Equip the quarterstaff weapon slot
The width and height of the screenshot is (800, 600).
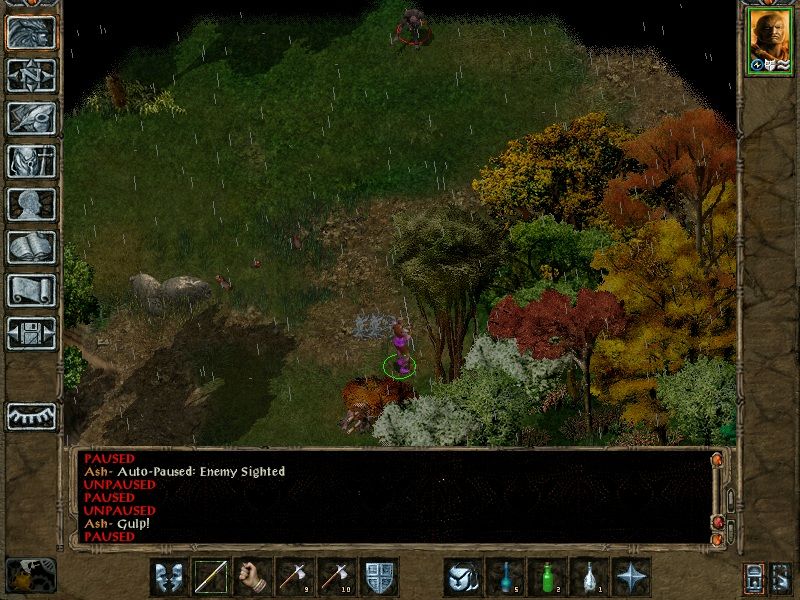coord(211,577)
